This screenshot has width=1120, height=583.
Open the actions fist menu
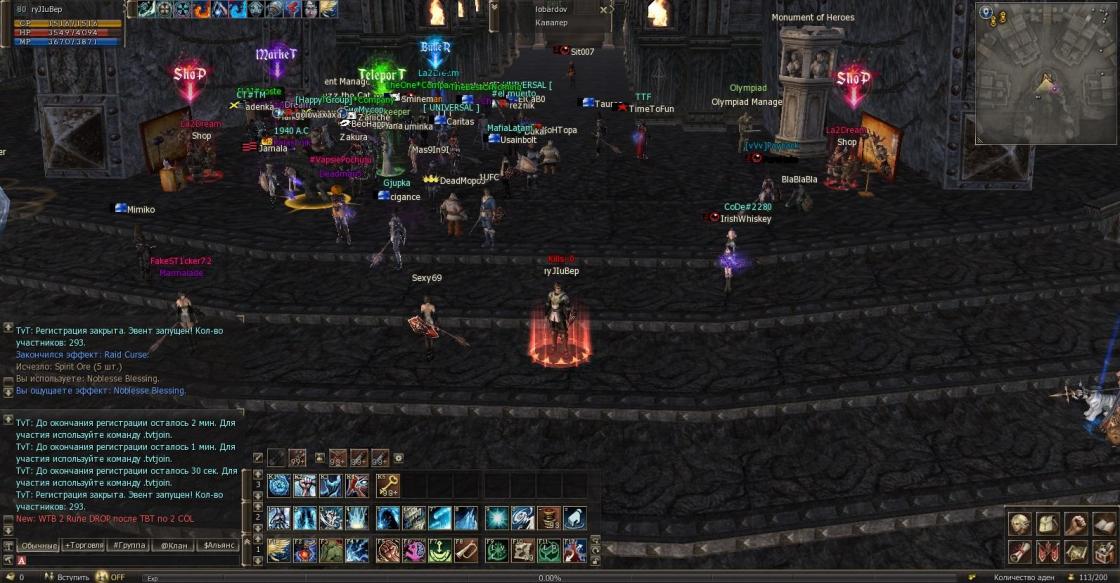click(x=1076, y=524)
